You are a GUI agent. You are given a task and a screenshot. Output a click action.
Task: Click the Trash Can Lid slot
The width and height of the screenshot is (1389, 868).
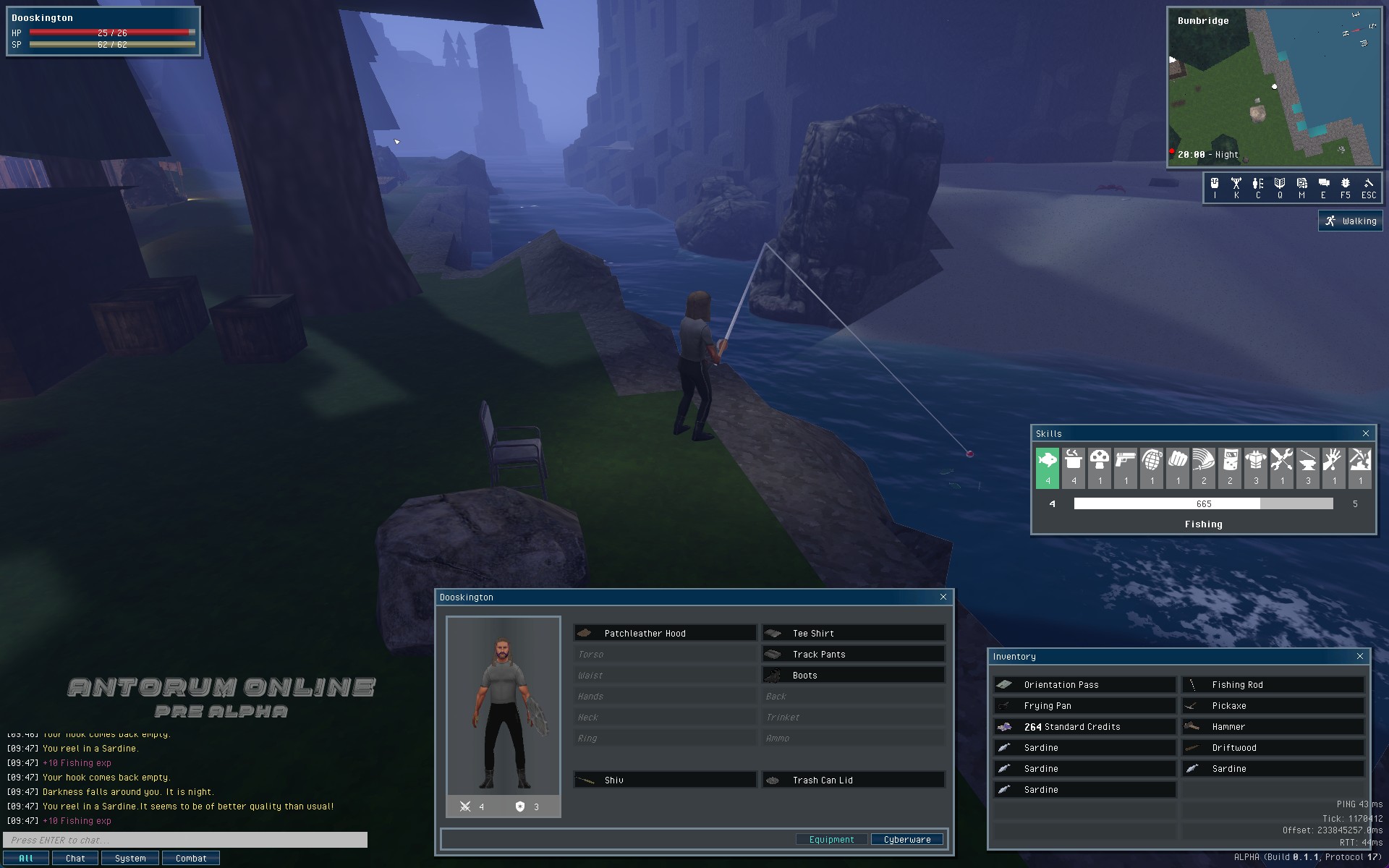853,780
